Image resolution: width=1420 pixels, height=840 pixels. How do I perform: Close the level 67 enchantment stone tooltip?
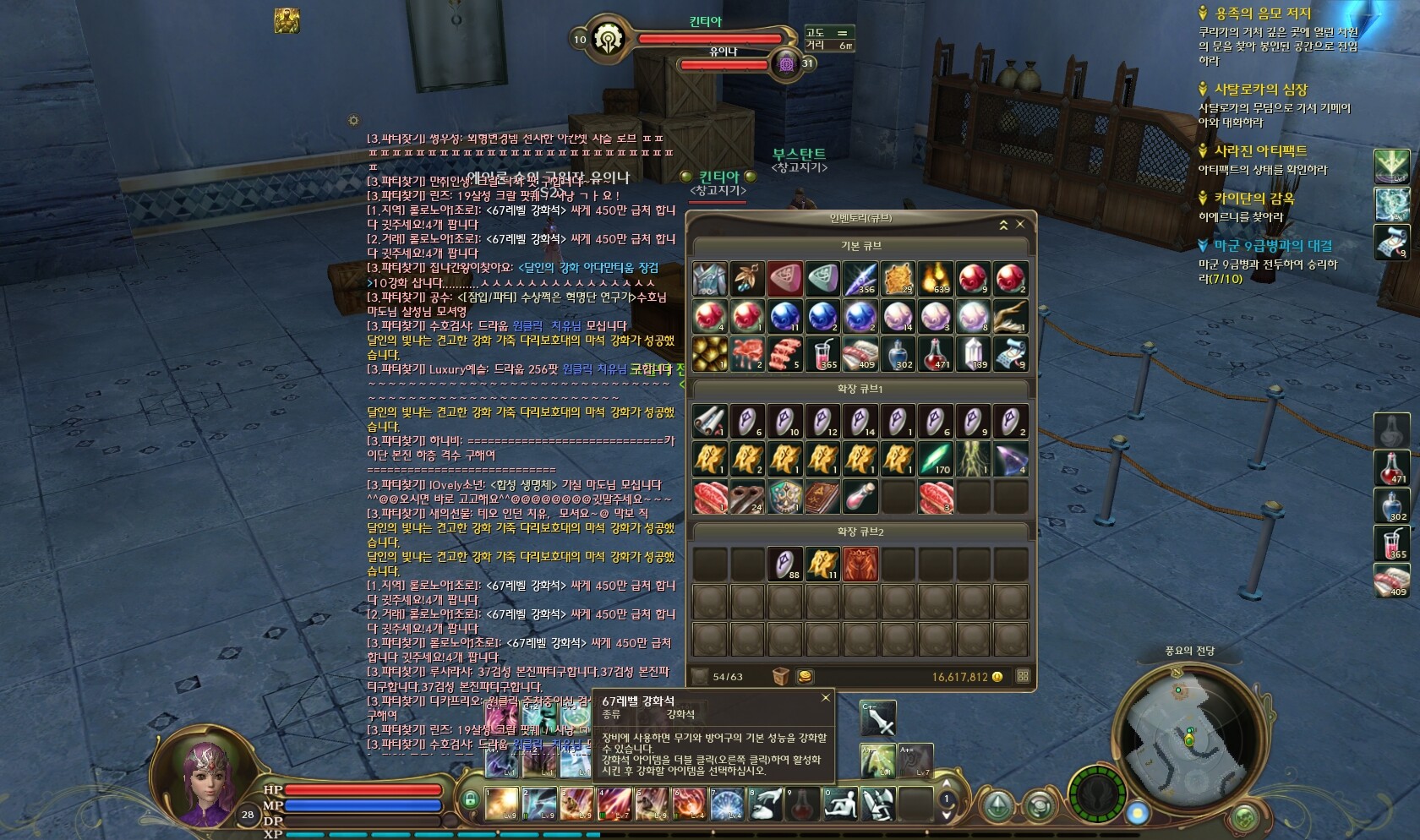[826, 698]
